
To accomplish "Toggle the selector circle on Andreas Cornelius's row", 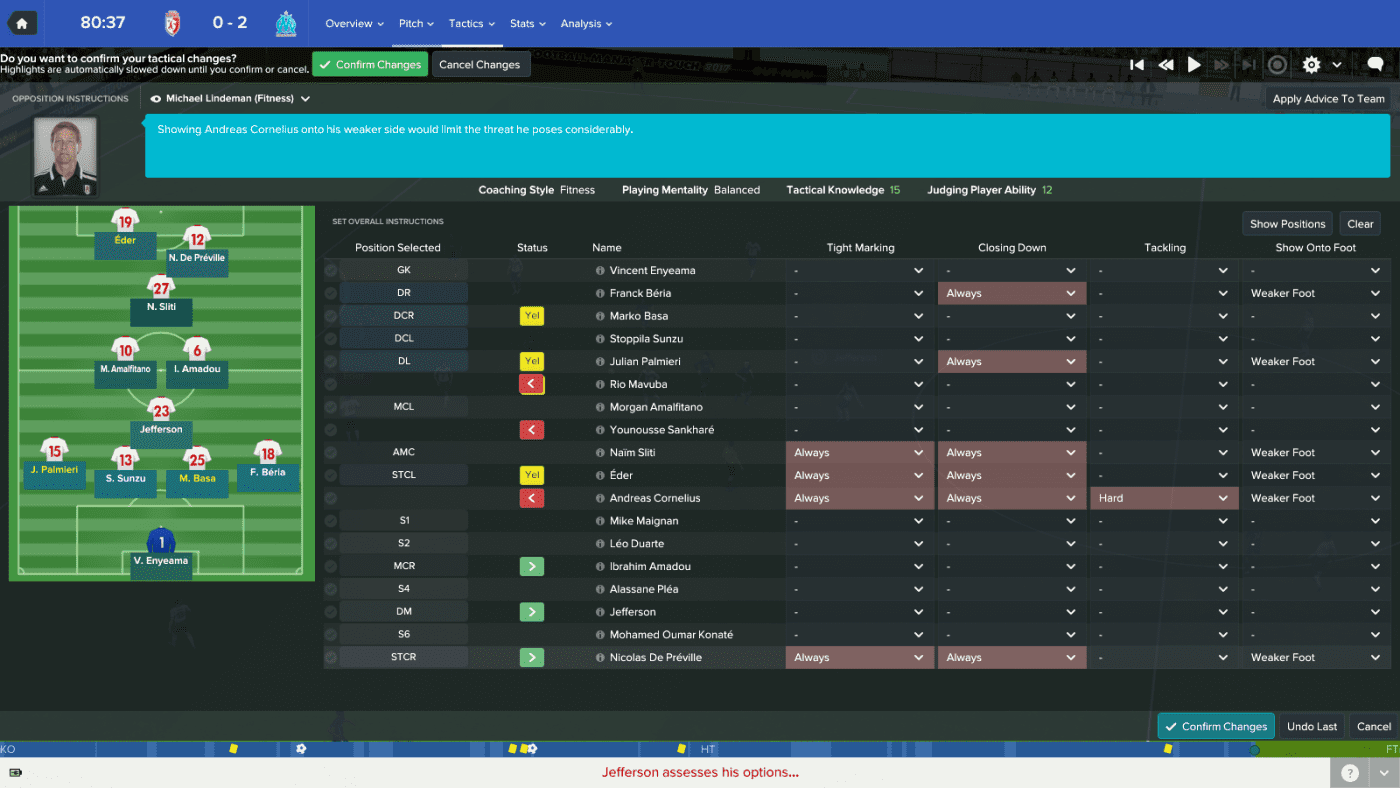I will point(332,497).
